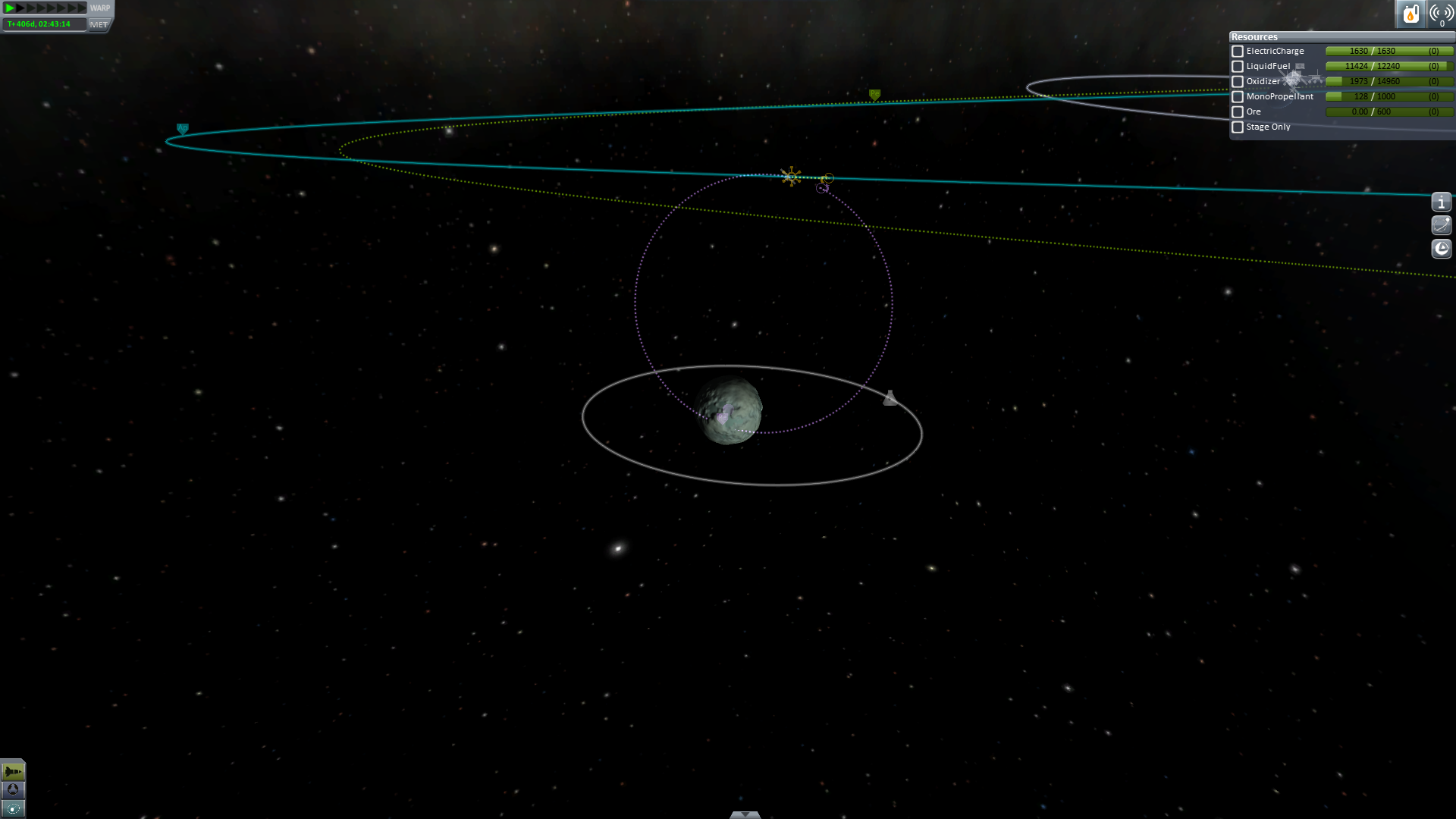Toggle map view with the orbit icon
The height and width of the screenshot is (819, 1456).
[13, 808]
